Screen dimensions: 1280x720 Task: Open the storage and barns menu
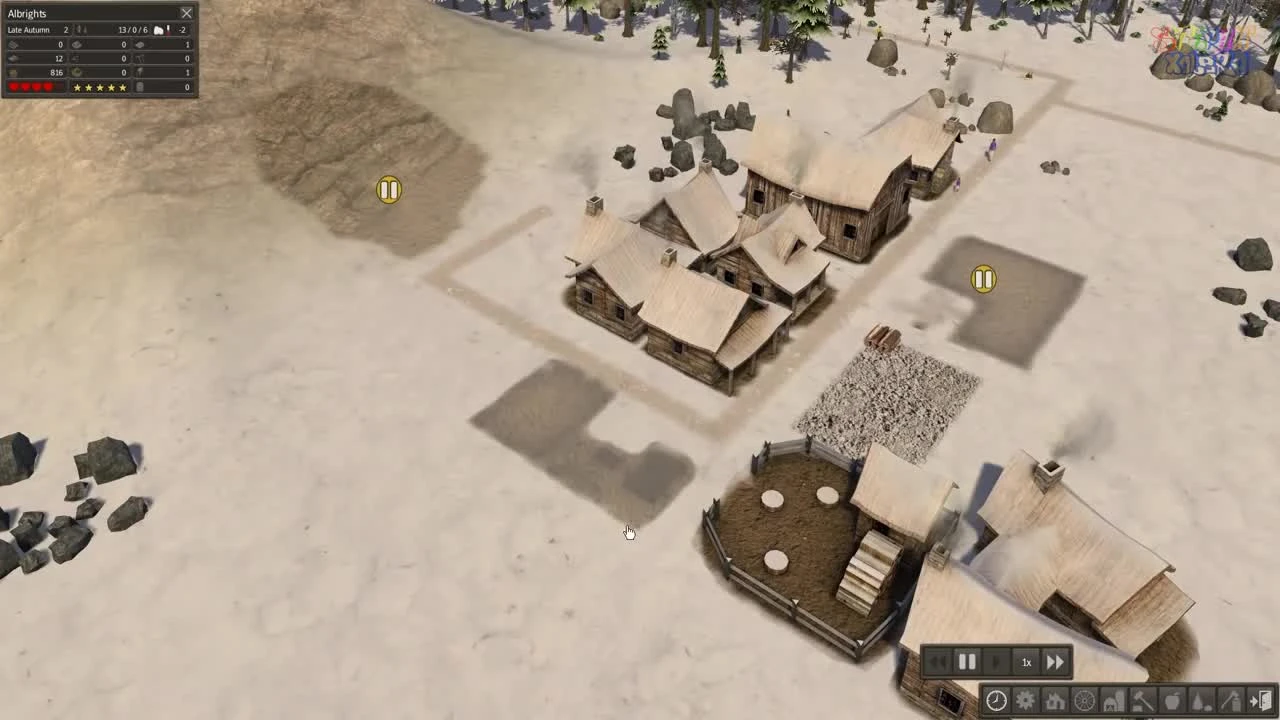[x=1114, y=700]
